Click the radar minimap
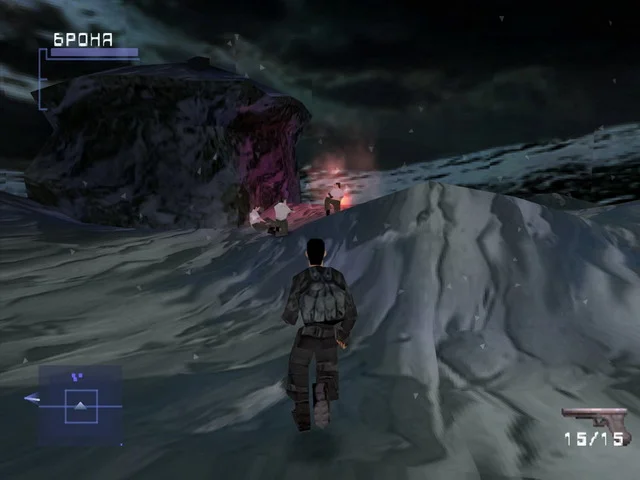The width and height of the screenshot is (640, 480). pyautogui.click(x=80, y=404)
